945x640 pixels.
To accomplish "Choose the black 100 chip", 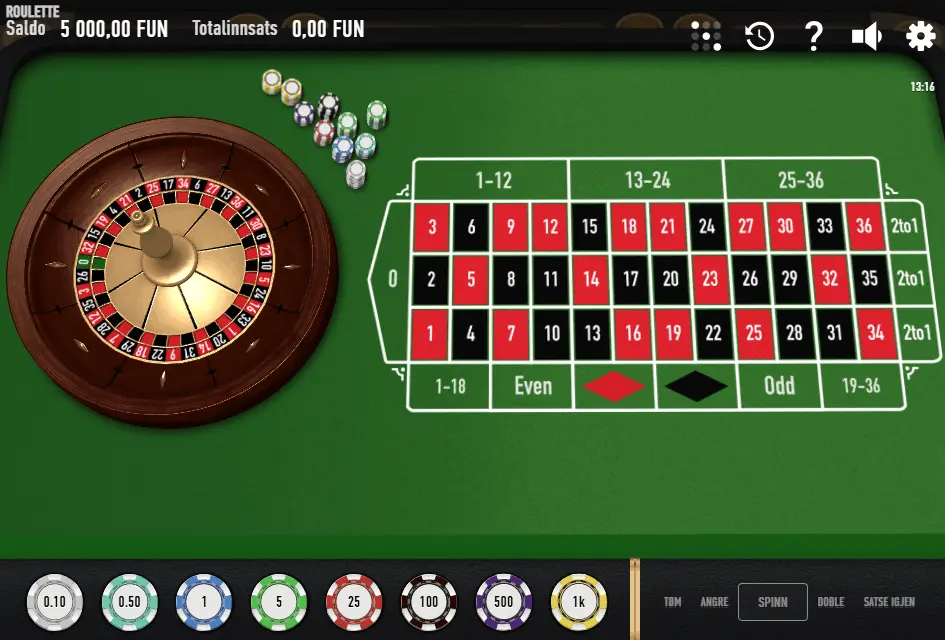I will [x=429, y=602].
